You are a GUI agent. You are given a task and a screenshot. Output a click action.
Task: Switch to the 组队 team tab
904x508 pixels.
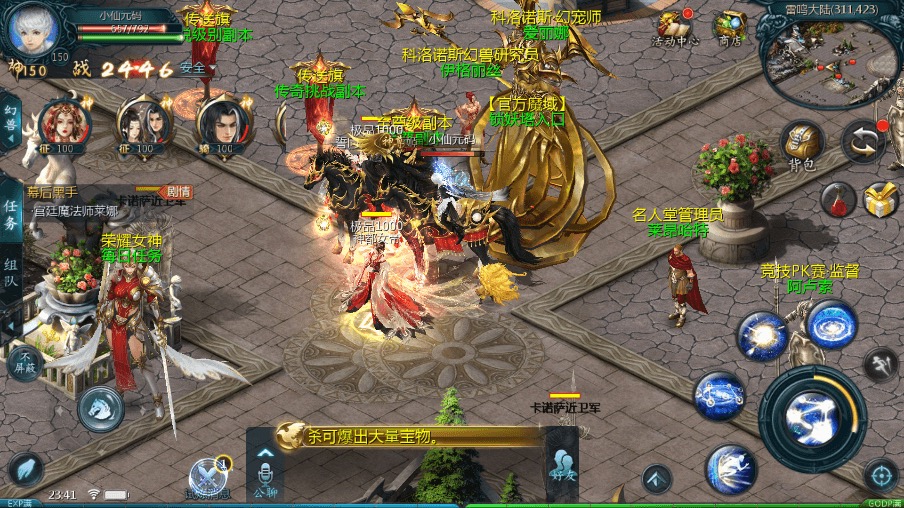coord(11,272)
